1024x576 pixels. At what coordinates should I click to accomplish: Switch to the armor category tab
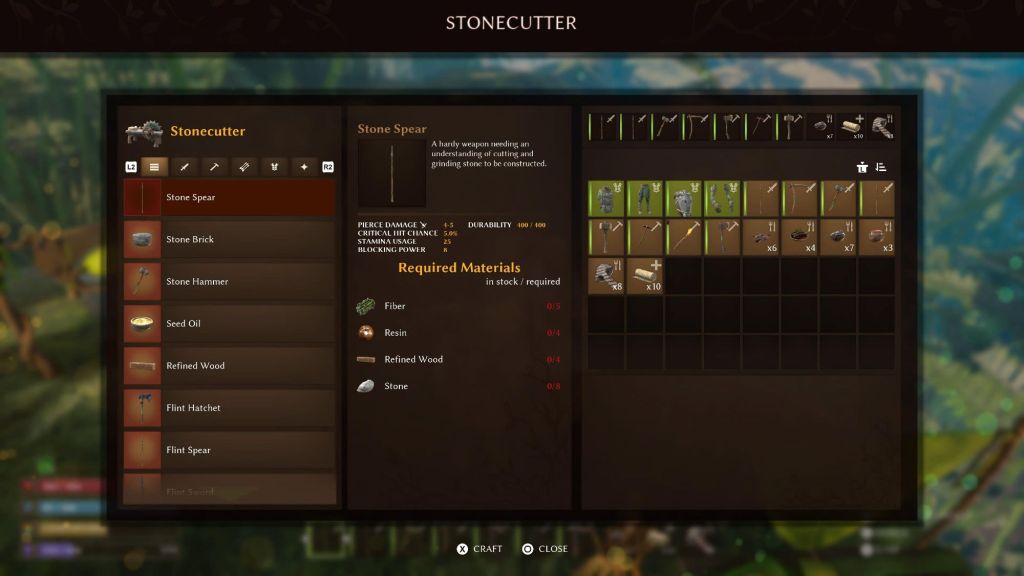point(274,167)
